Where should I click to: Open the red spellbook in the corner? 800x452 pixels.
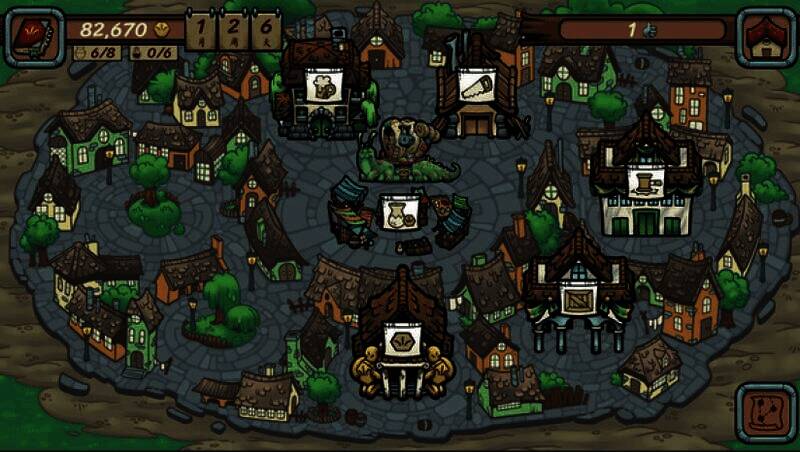[x=33, y=36]
